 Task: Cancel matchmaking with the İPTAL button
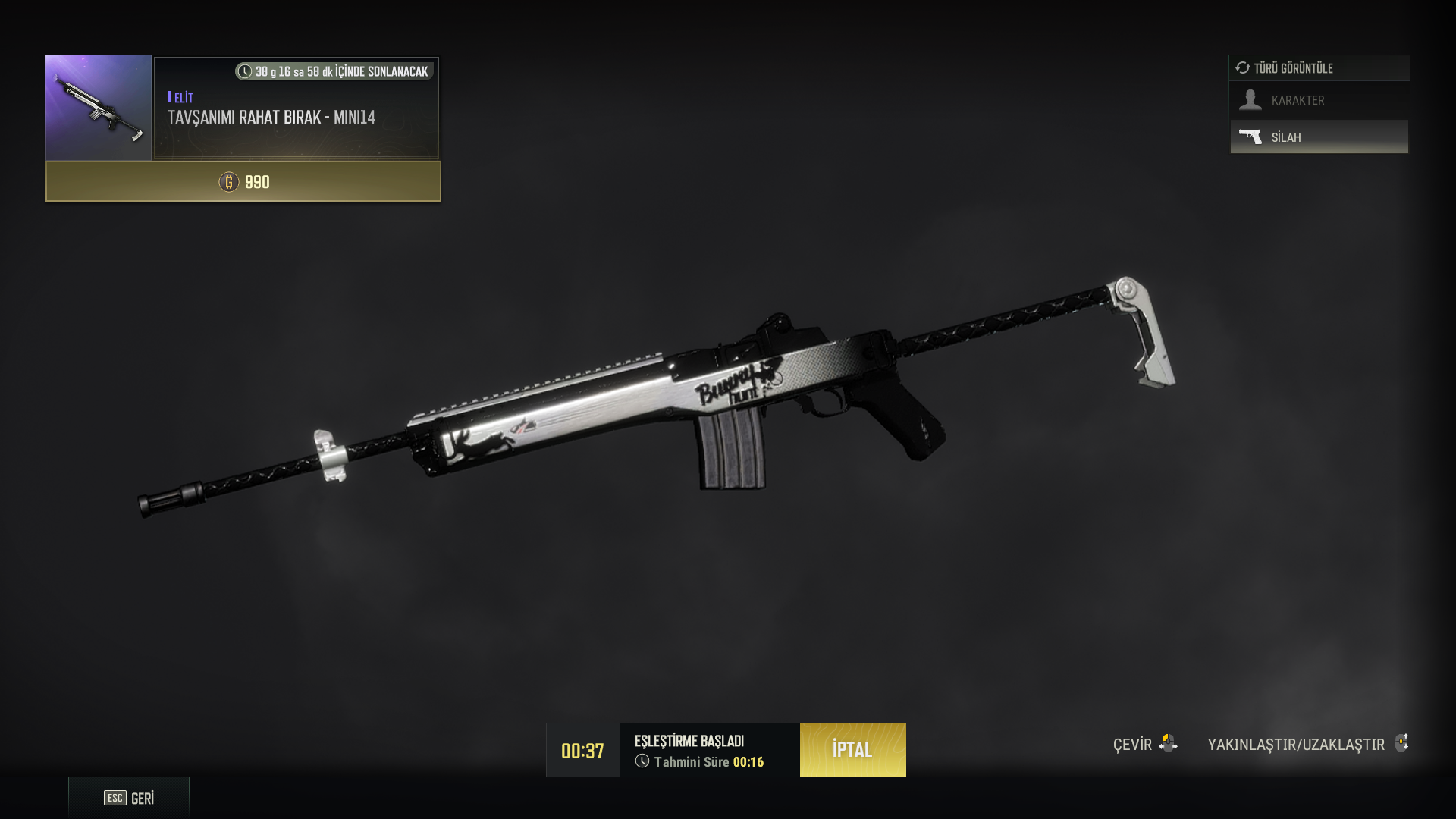(852, 749)
